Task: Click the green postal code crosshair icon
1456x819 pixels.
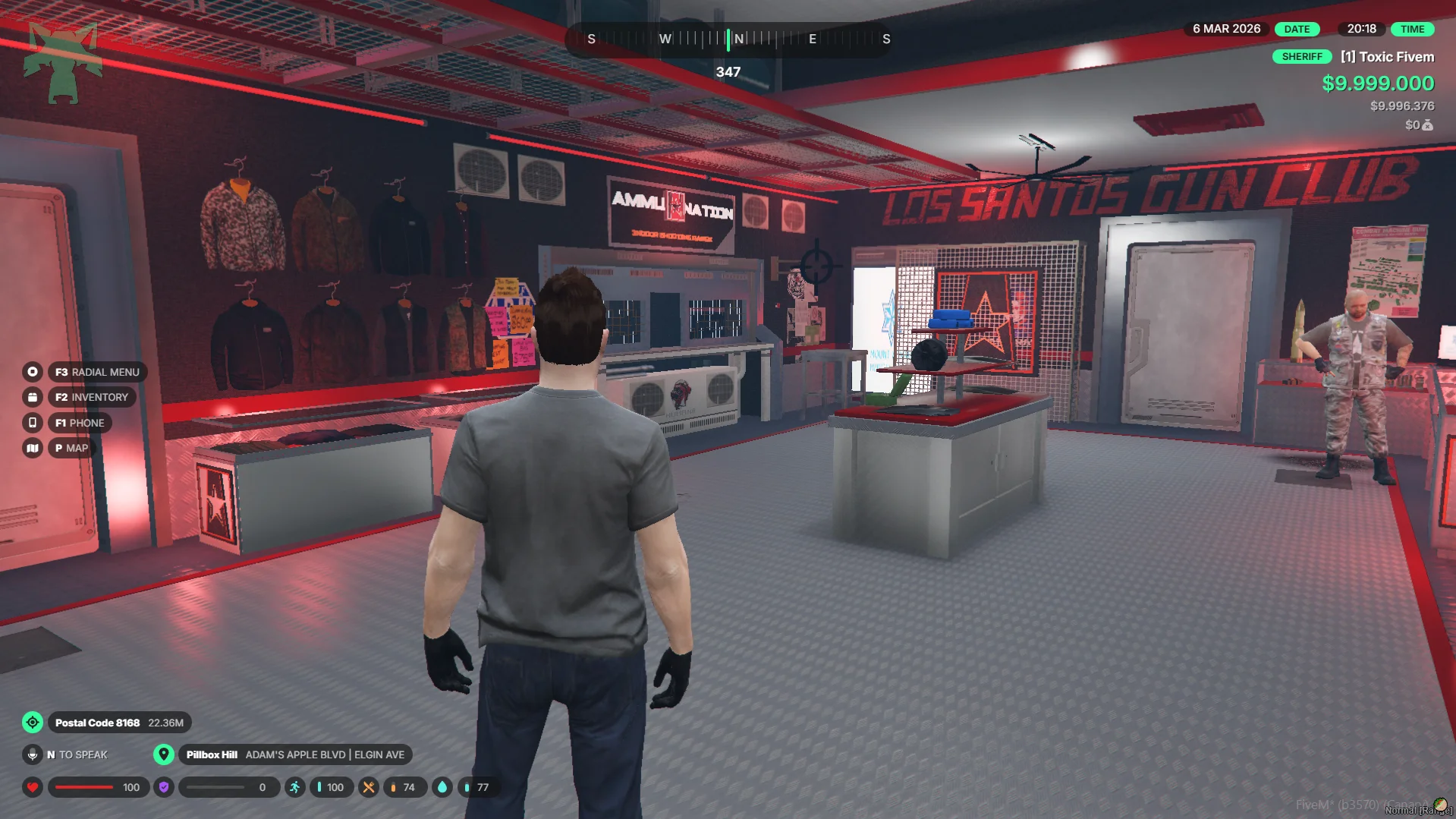Action: tap(33, 723)
